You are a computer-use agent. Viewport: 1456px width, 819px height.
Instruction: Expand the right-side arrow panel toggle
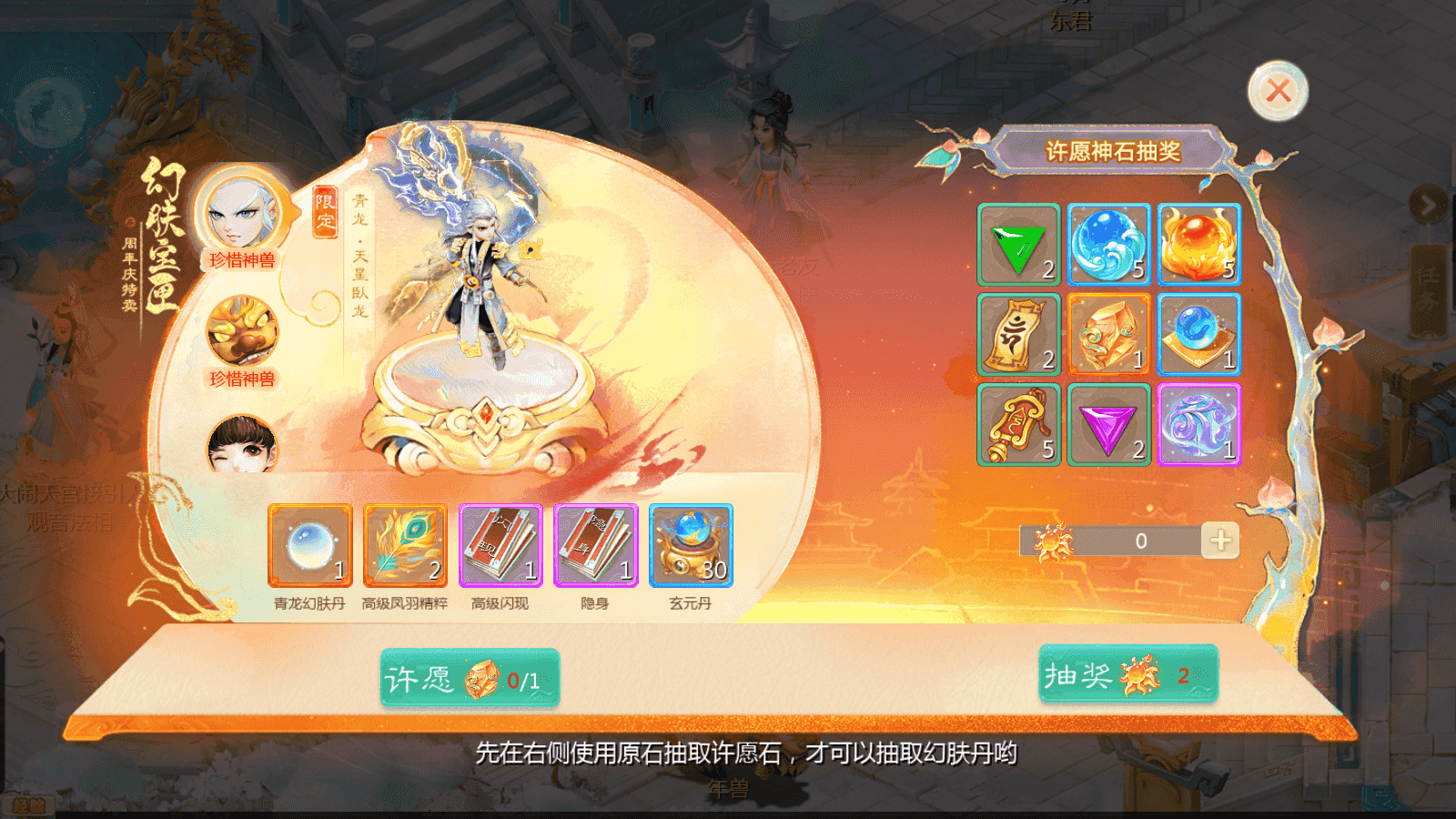pos(1429,202)
